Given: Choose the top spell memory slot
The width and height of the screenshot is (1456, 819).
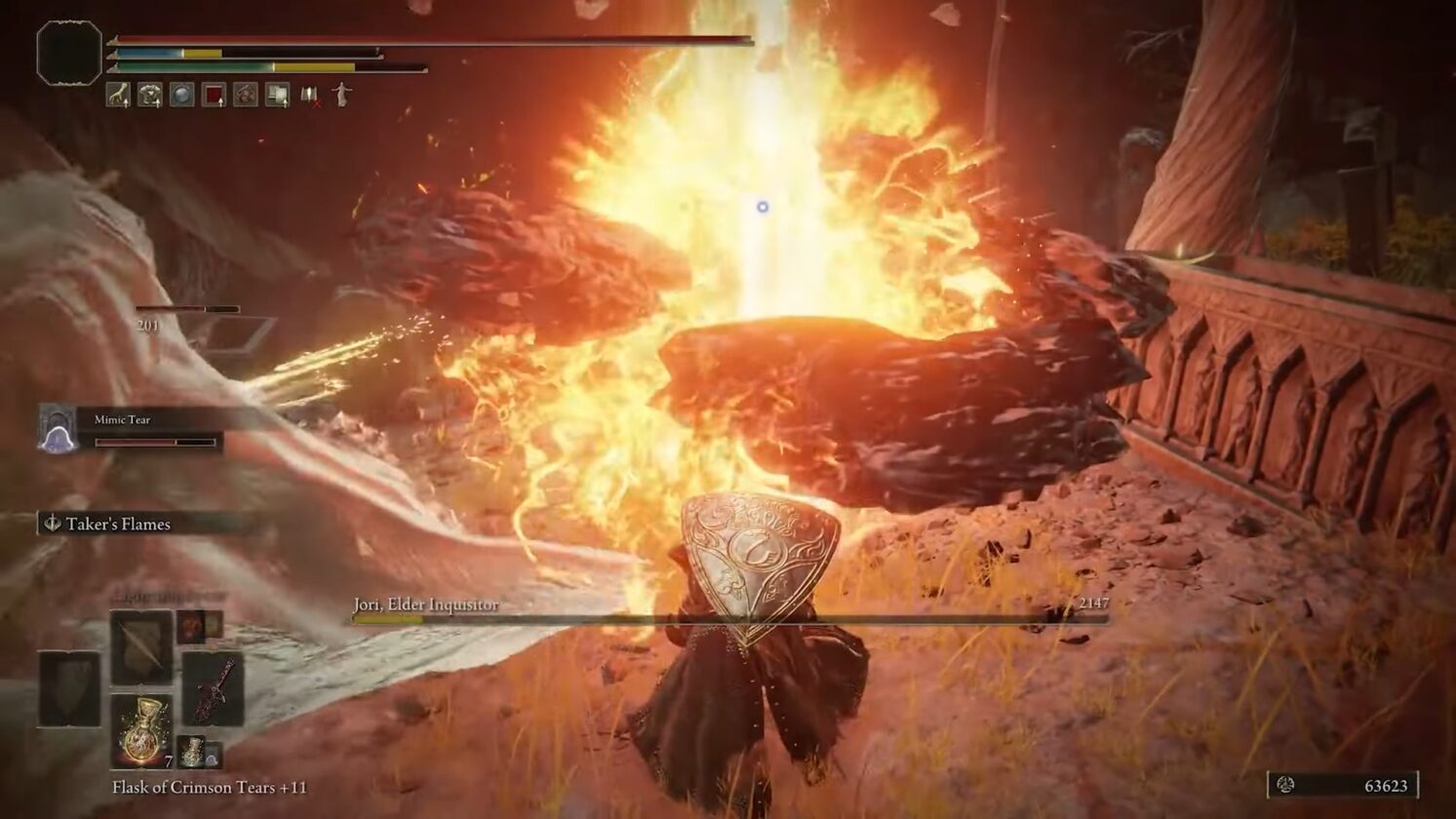Looking at the screenshot, I should point(141,647).
